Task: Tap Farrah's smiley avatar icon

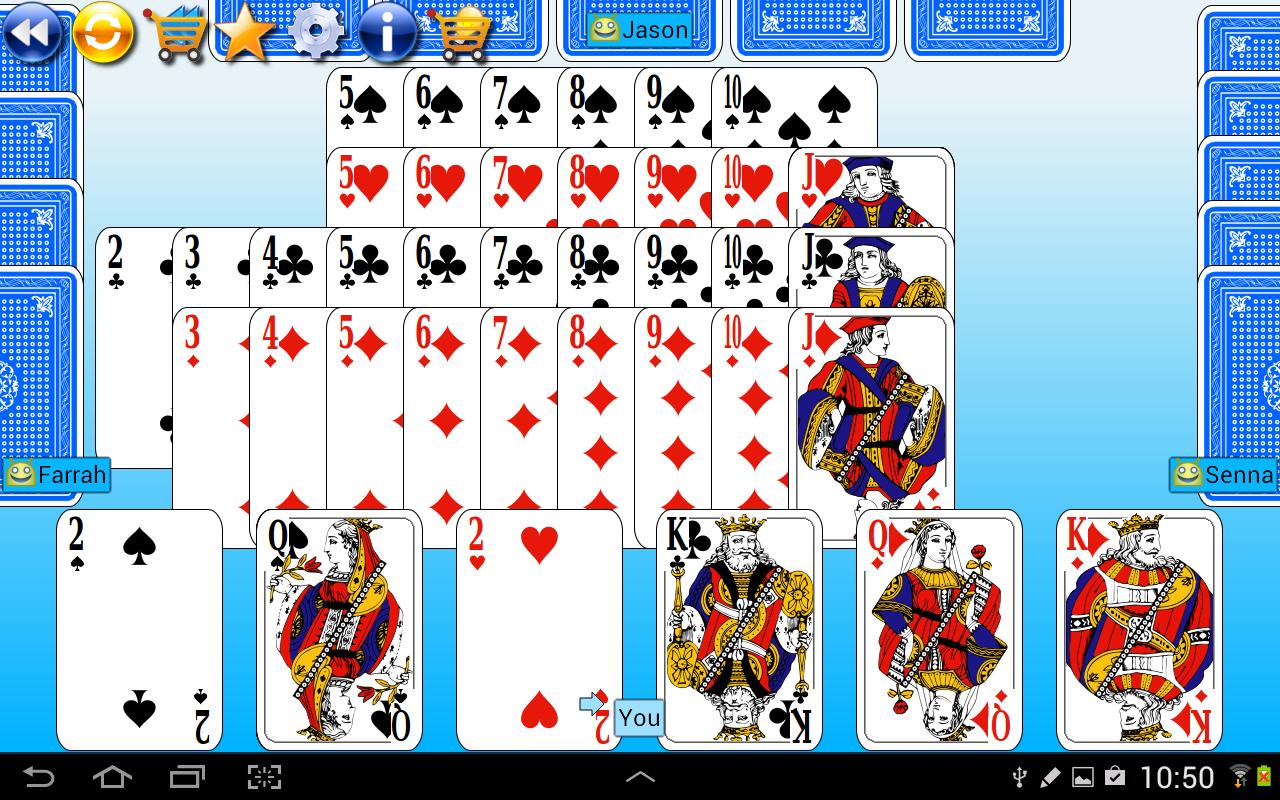Action: point(23,475)
